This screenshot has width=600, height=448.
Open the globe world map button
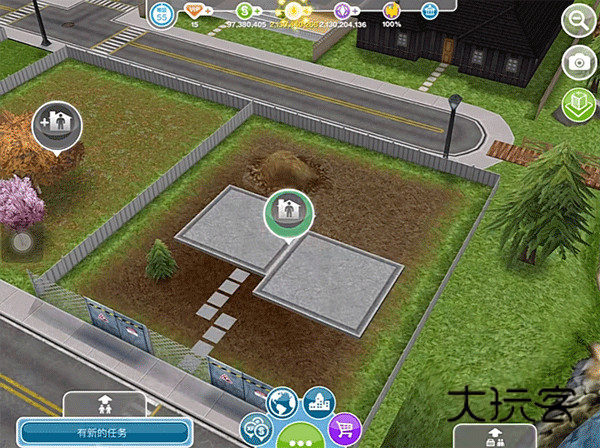[x=284, y=403]
